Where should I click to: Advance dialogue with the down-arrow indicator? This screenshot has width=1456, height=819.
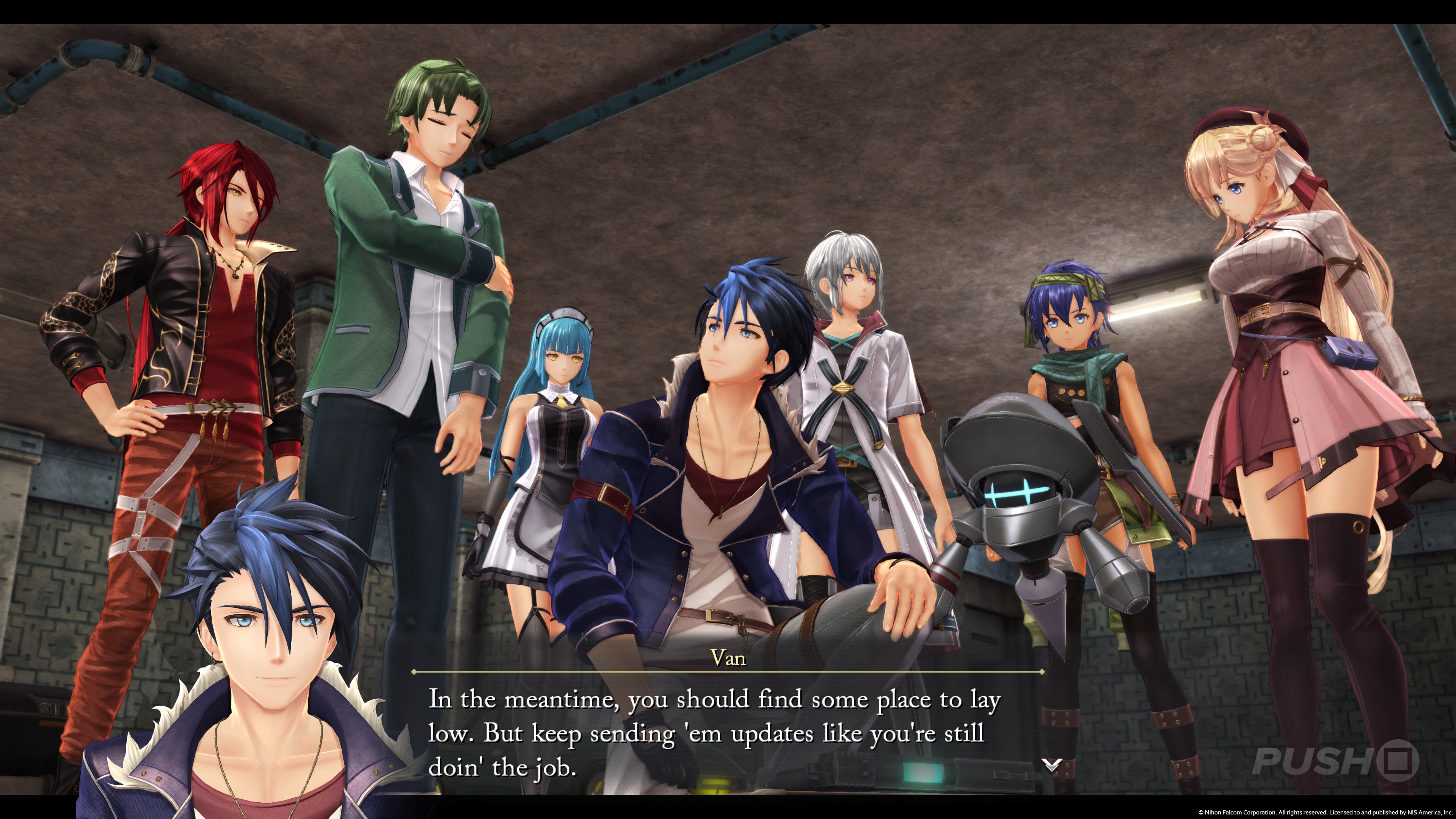pos(1051,765)
